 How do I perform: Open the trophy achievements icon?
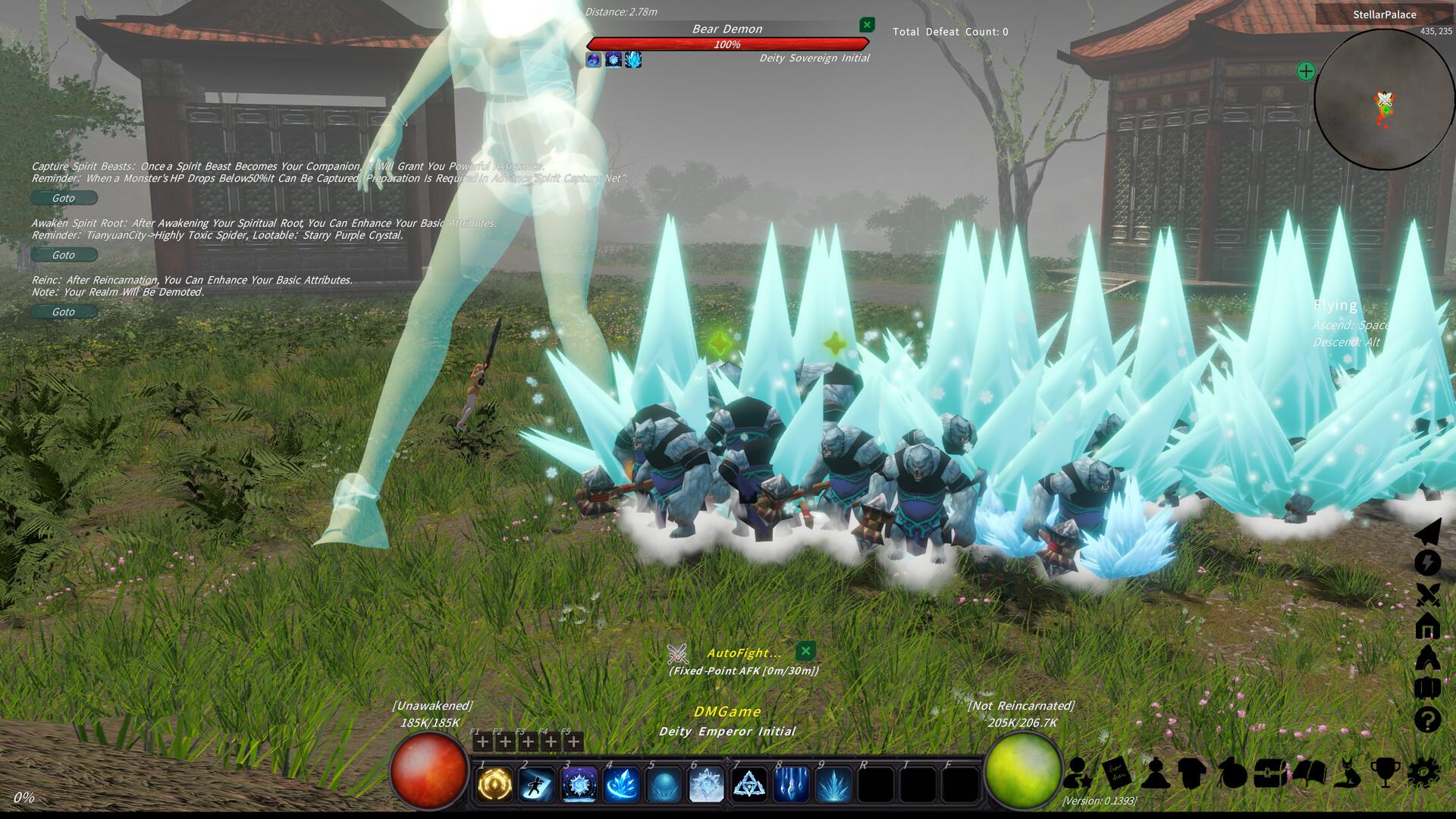(1385, 773)
